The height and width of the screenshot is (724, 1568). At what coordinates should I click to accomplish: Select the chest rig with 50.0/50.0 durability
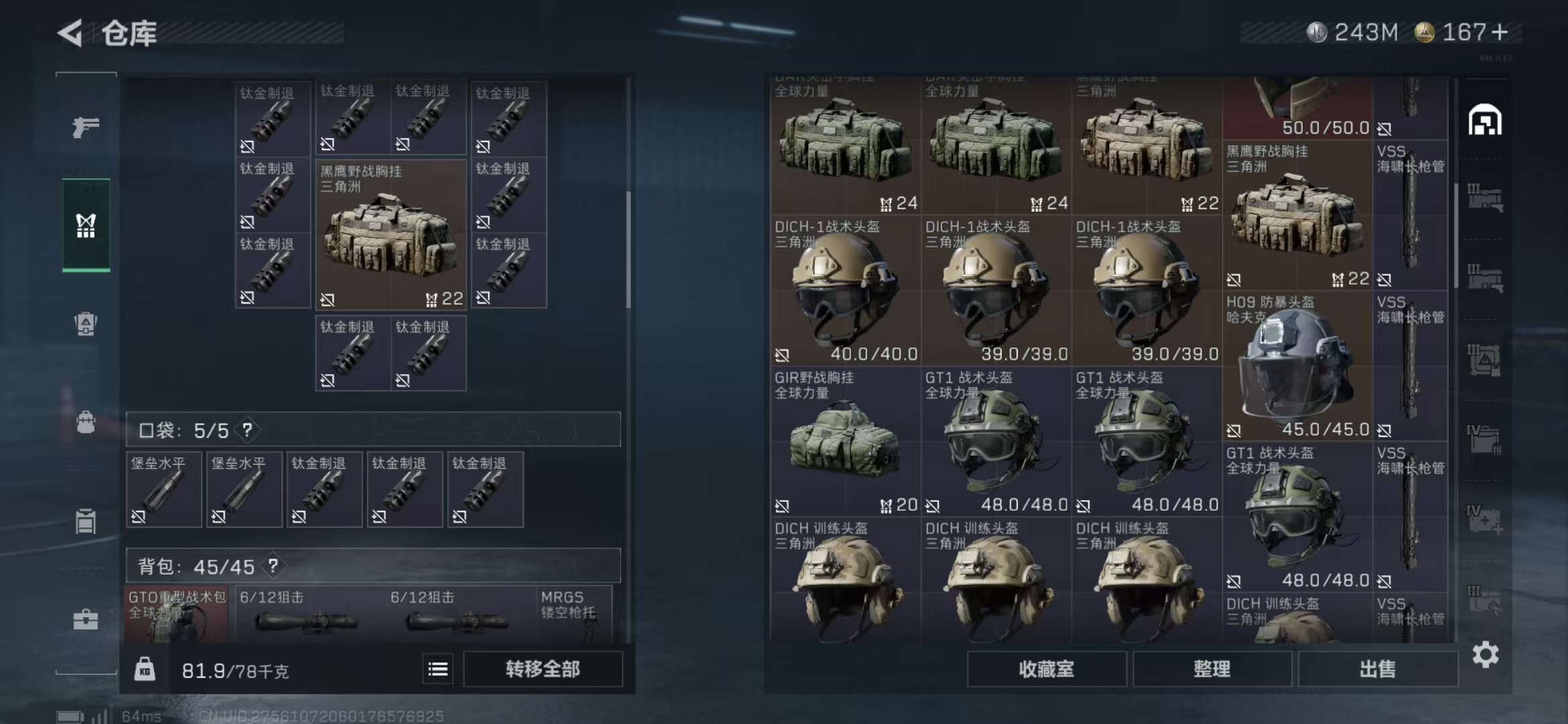pos(1297,107)
